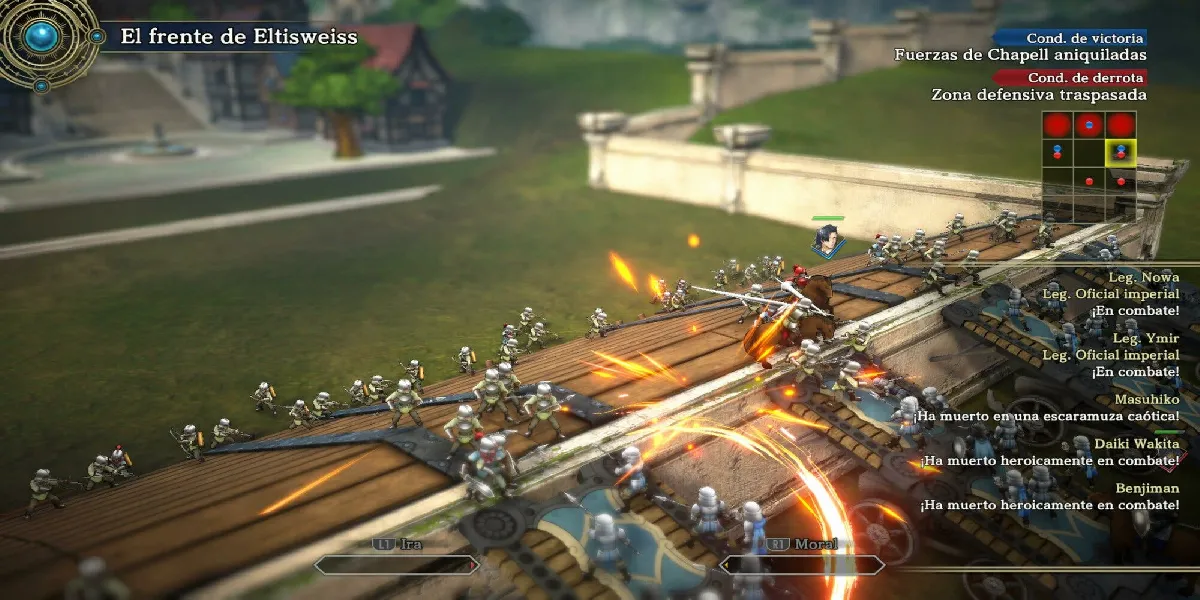Screen dimensions: 1200x600
Task: Select the El frente de Eltisweiss banner
Action: [x=238, y=38]
